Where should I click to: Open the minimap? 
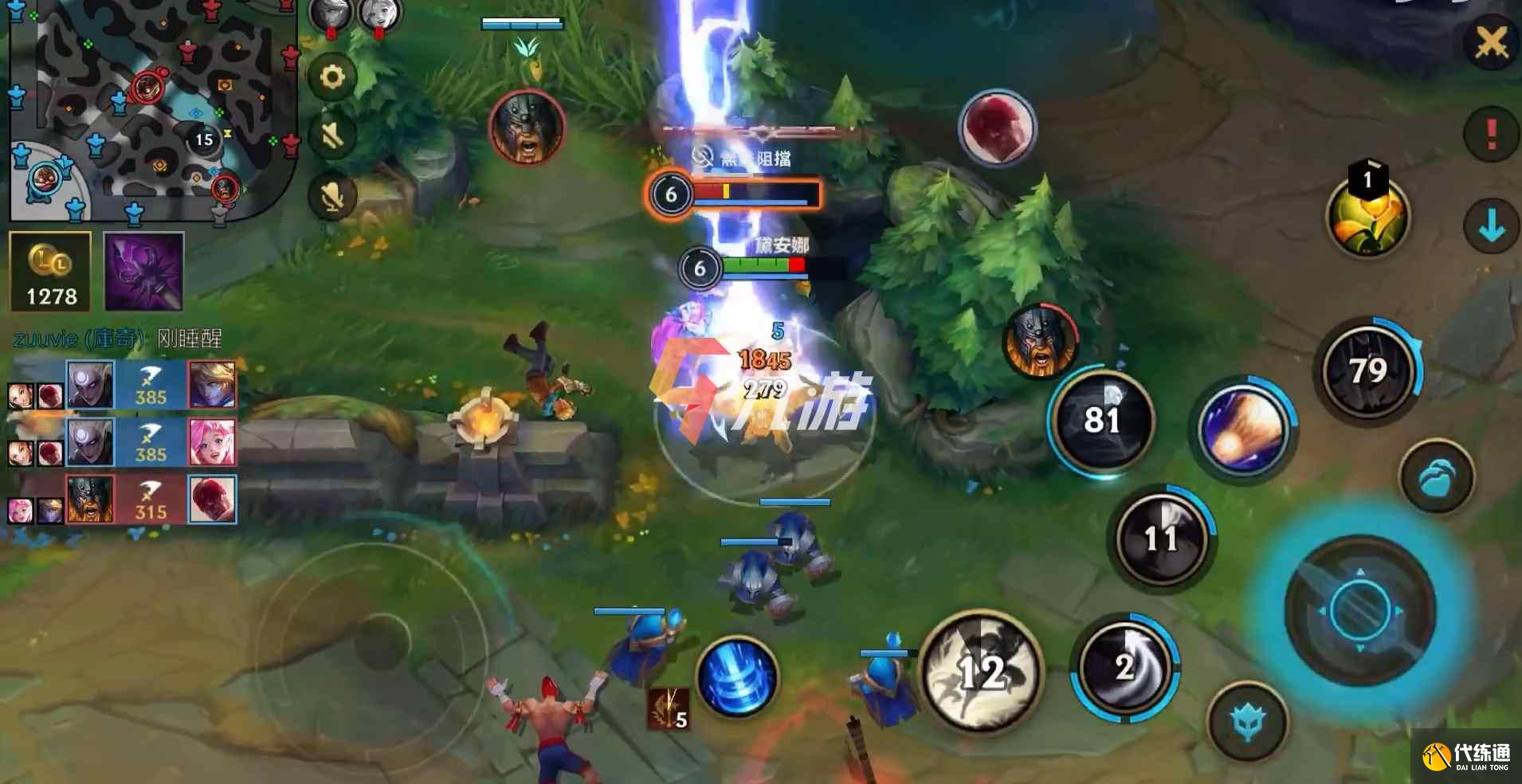[x=151, y=110]
